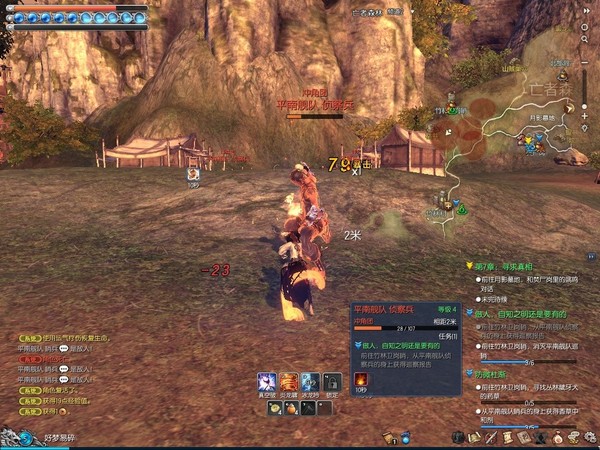Collapse the minimap with double-arrow button
This screenshot has height=450, width=600.
585,10
